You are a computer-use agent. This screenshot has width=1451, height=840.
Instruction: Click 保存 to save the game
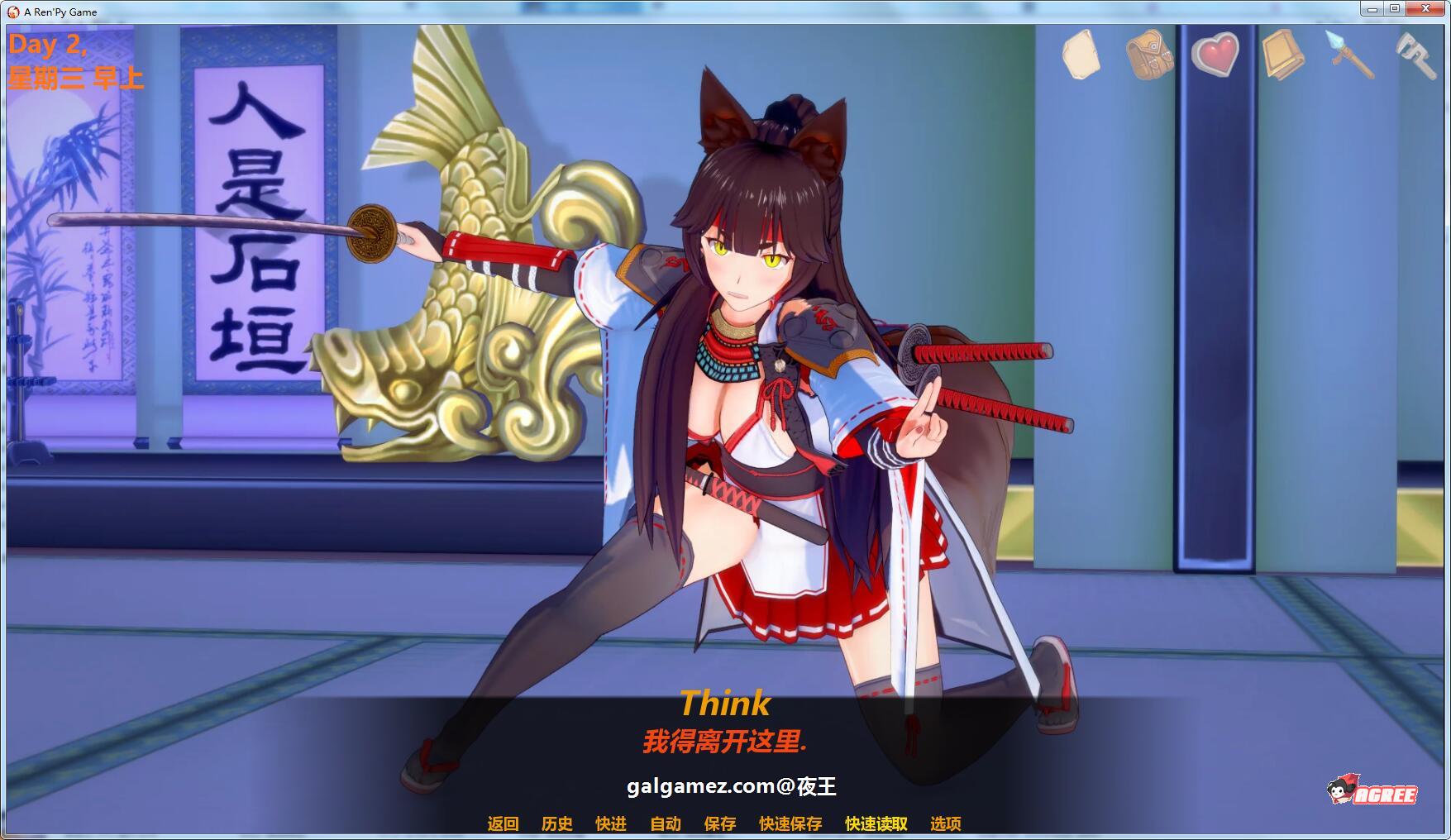(x=718, y=824)
